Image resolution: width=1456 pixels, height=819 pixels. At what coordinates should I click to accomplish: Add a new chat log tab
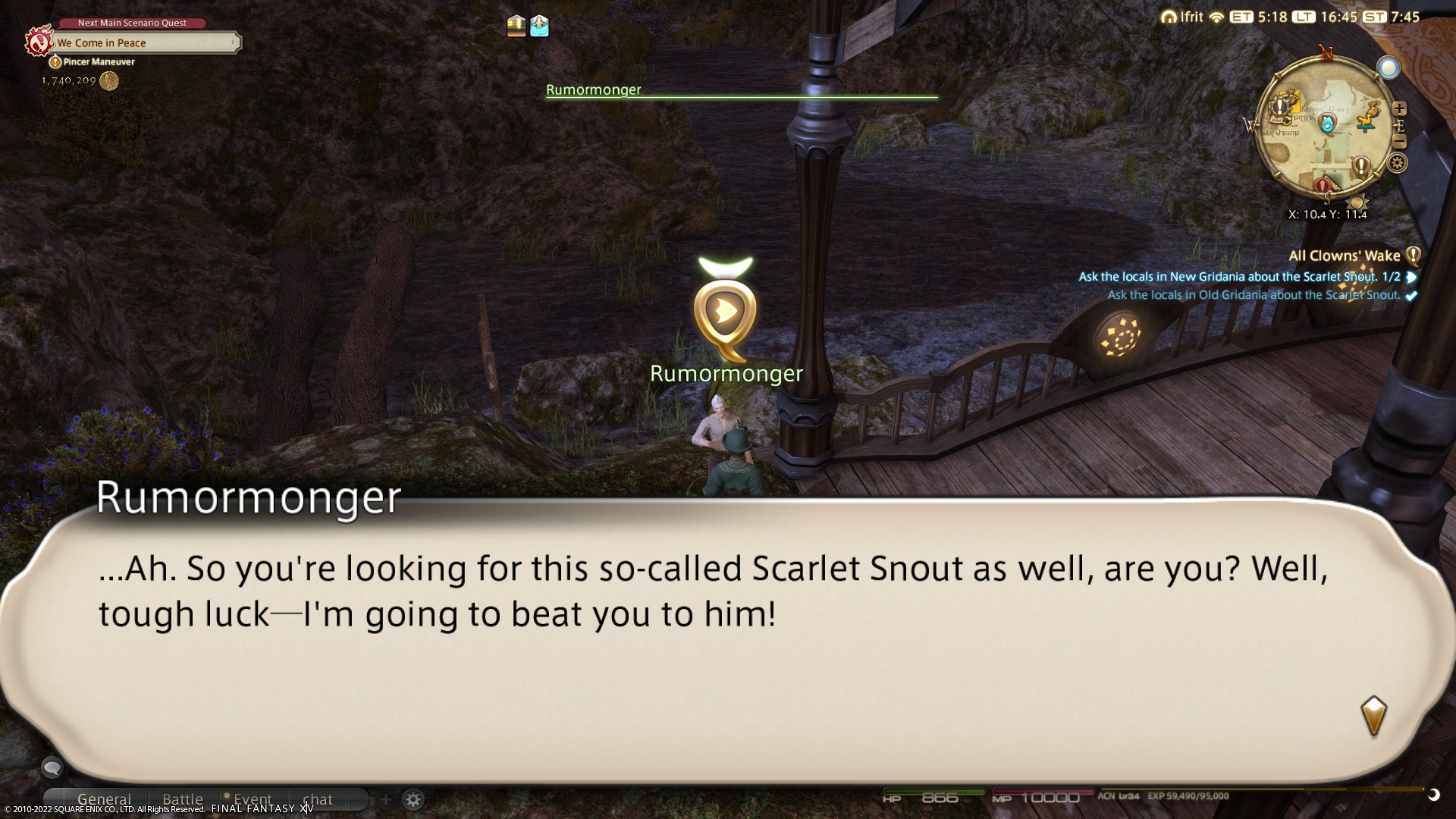coord(385,799)
